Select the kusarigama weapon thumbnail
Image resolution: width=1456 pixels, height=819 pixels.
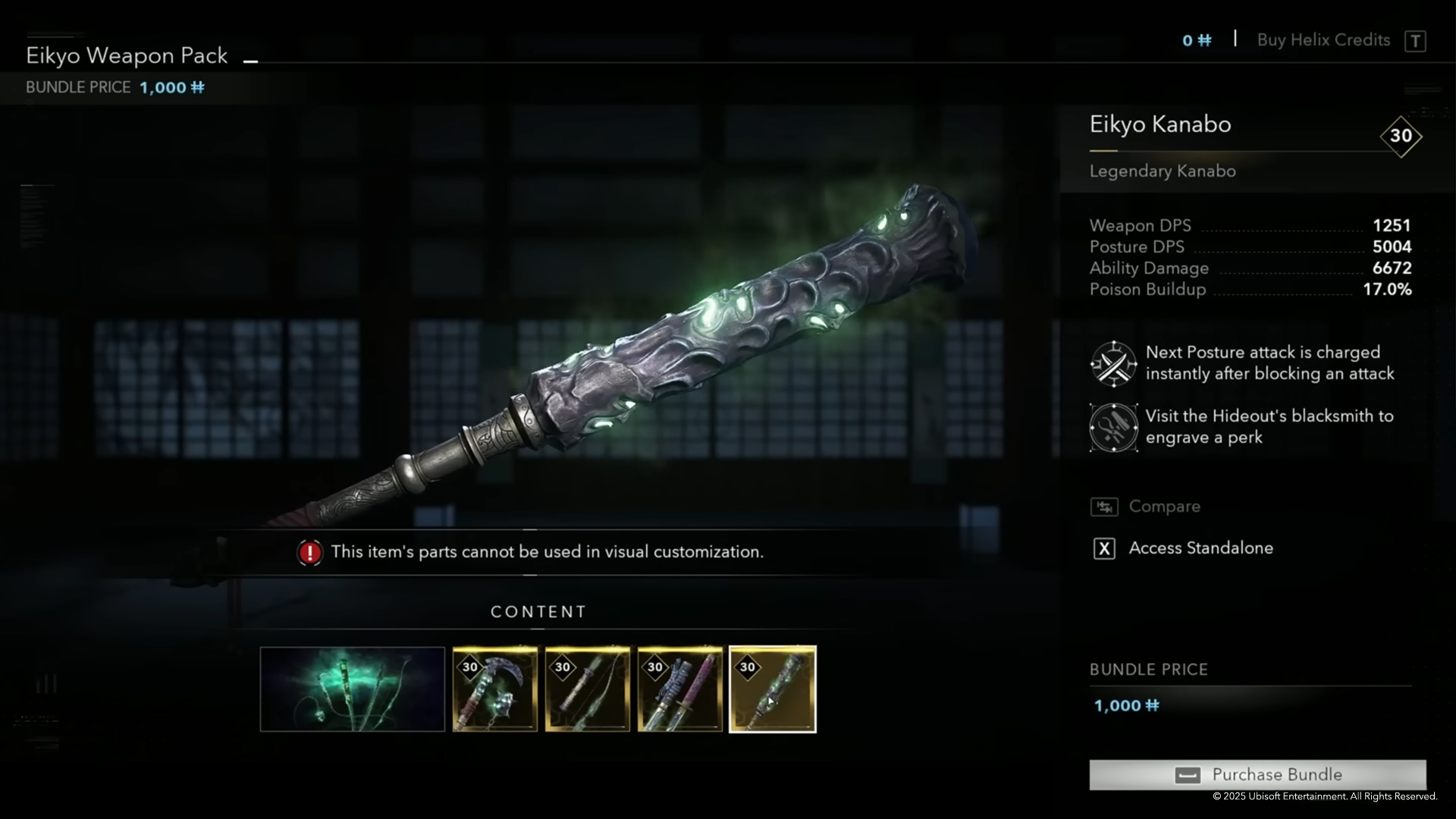pyautogui.click(x=494, y=689)
